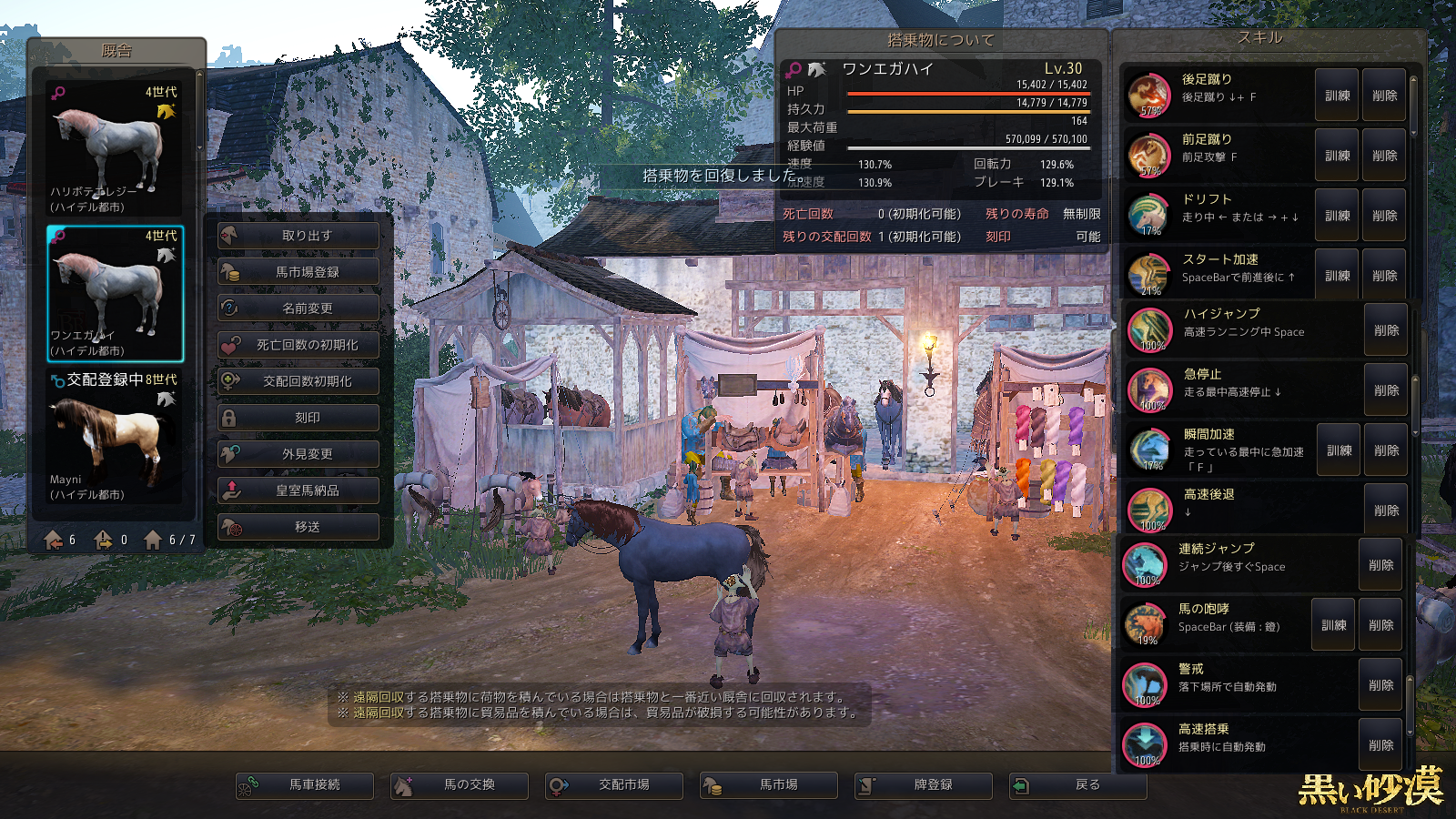Choose 名前変更 to rename the horse
This screenshot has width=1456, height=819.
tap(298, 308)
